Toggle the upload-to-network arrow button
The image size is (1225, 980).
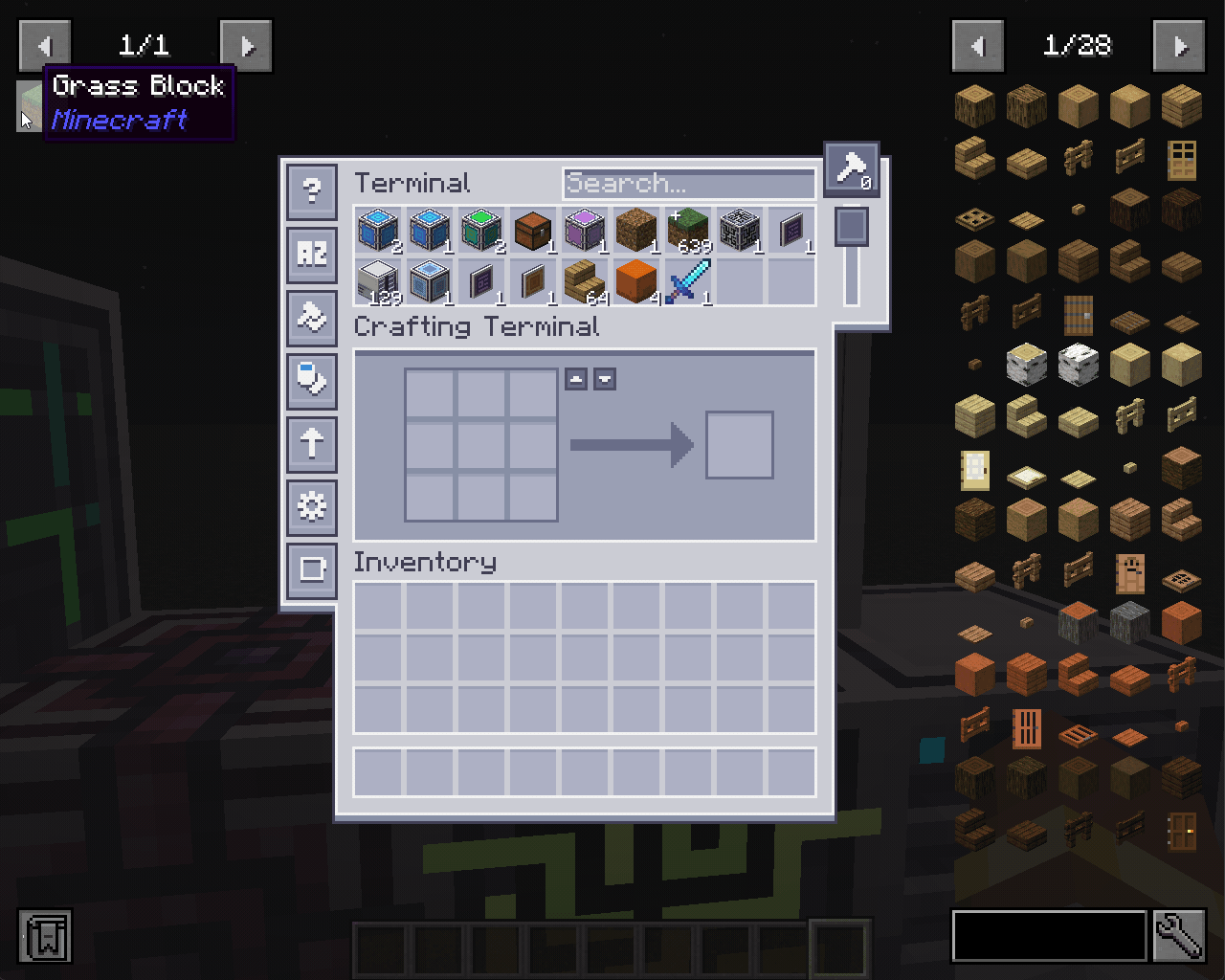(311, 444)
